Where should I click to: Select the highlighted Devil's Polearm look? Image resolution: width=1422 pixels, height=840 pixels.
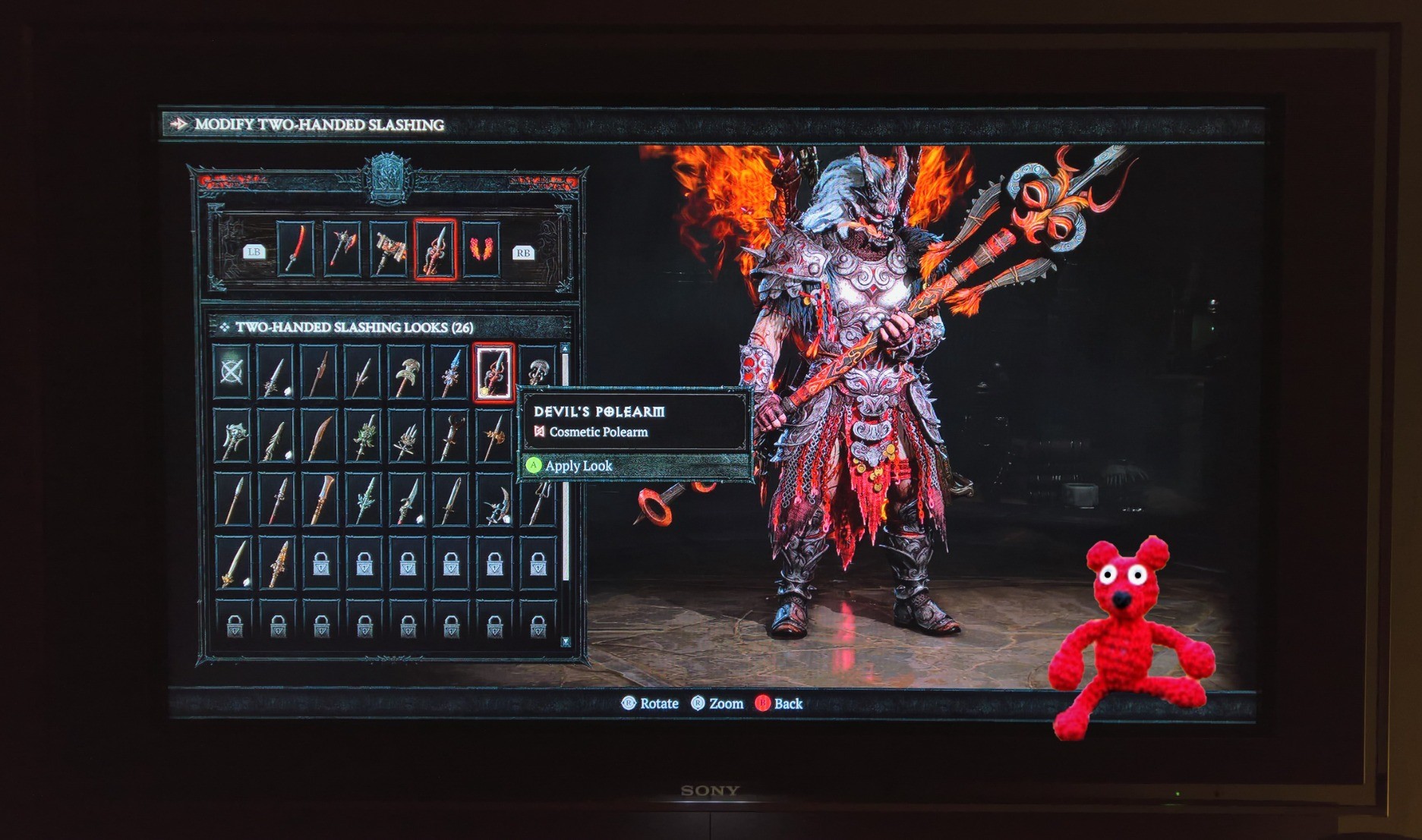493,372
